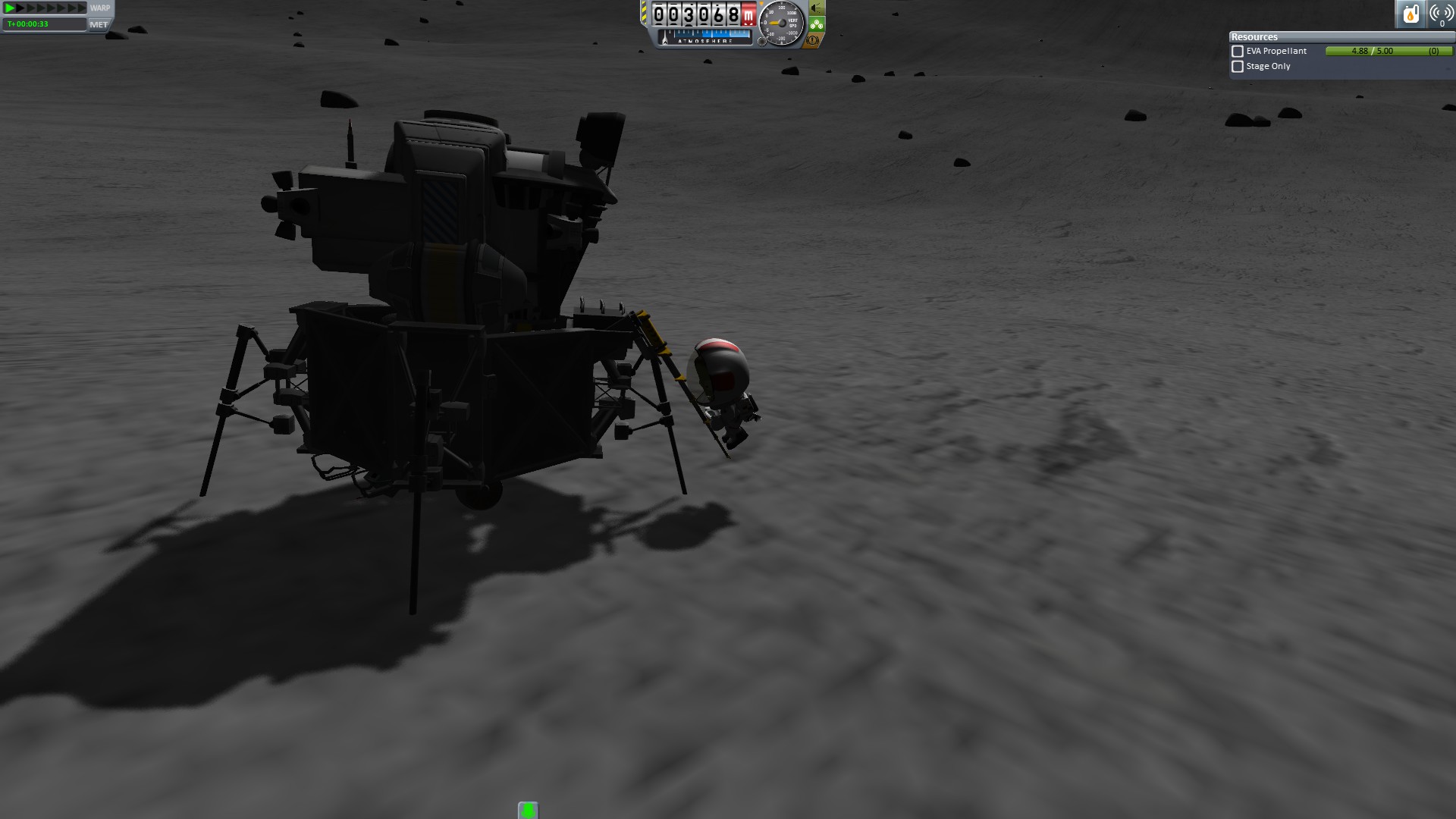Enable the Stage Only checkbox
The height and width of the screenshot is (819, 1456).
click(1238, 67)
